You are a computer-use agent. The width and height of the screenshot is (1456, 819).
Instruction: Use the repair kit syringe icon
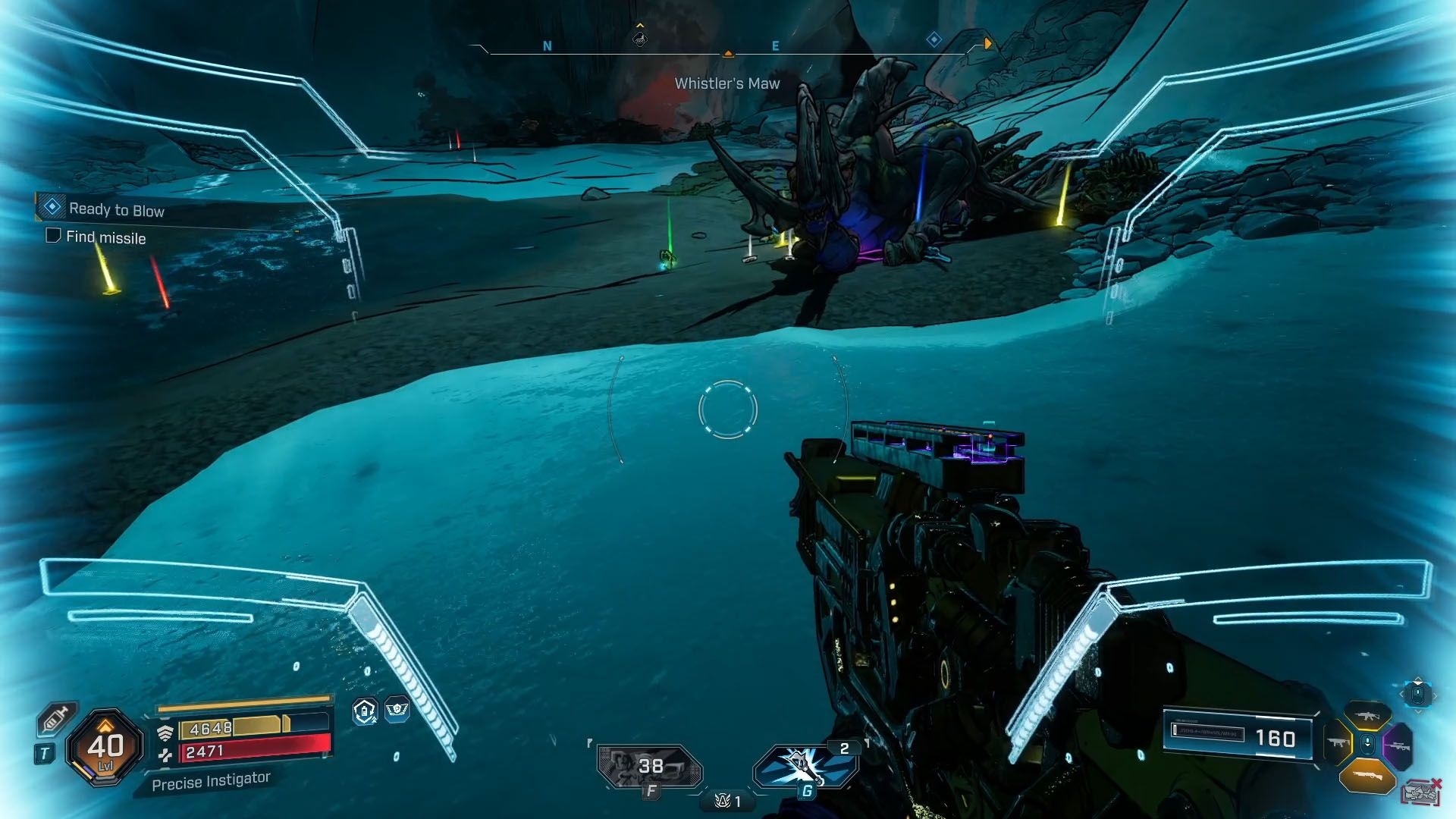57,718
